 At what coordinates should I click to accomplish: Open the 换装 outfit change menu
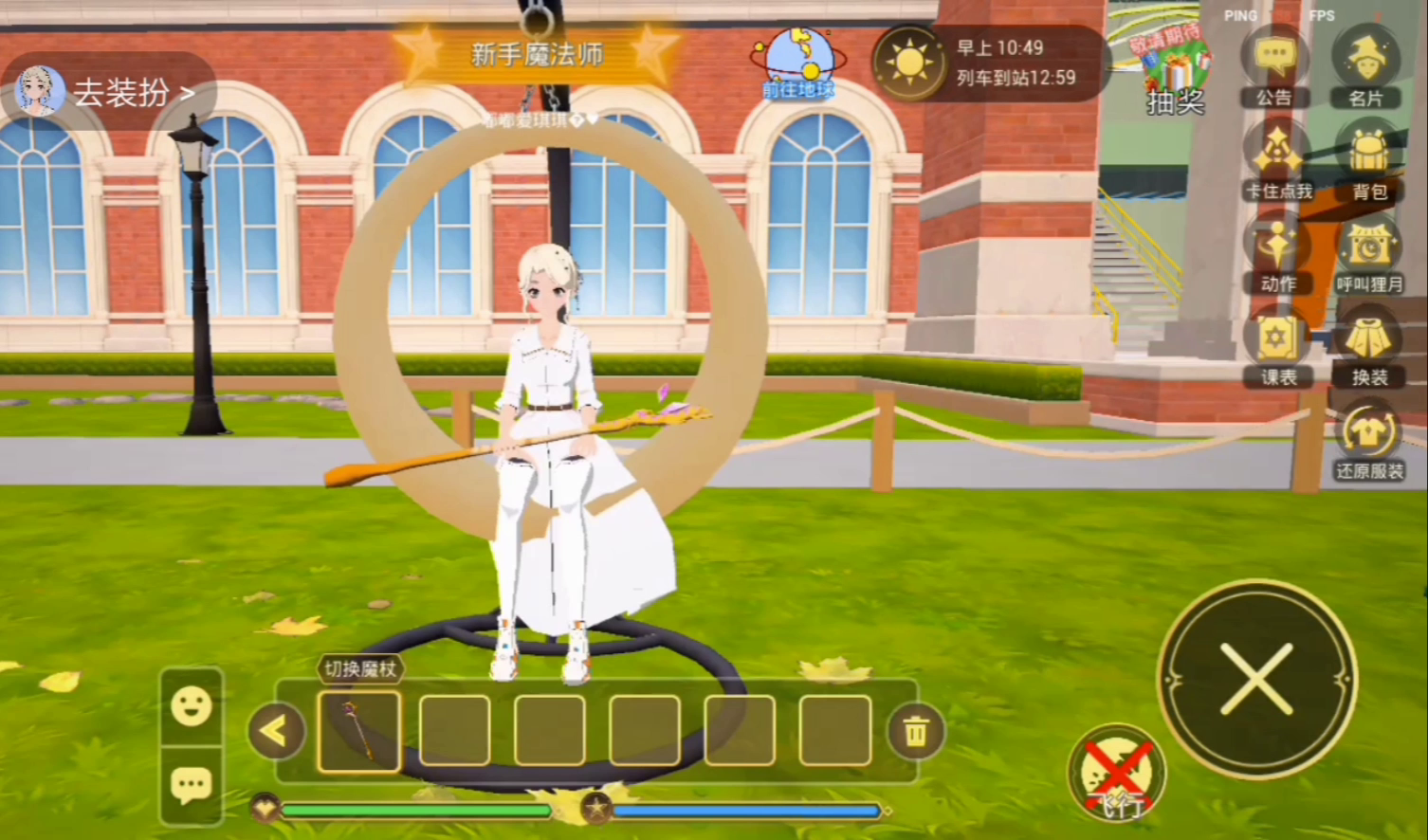(x=1368, y=344)
